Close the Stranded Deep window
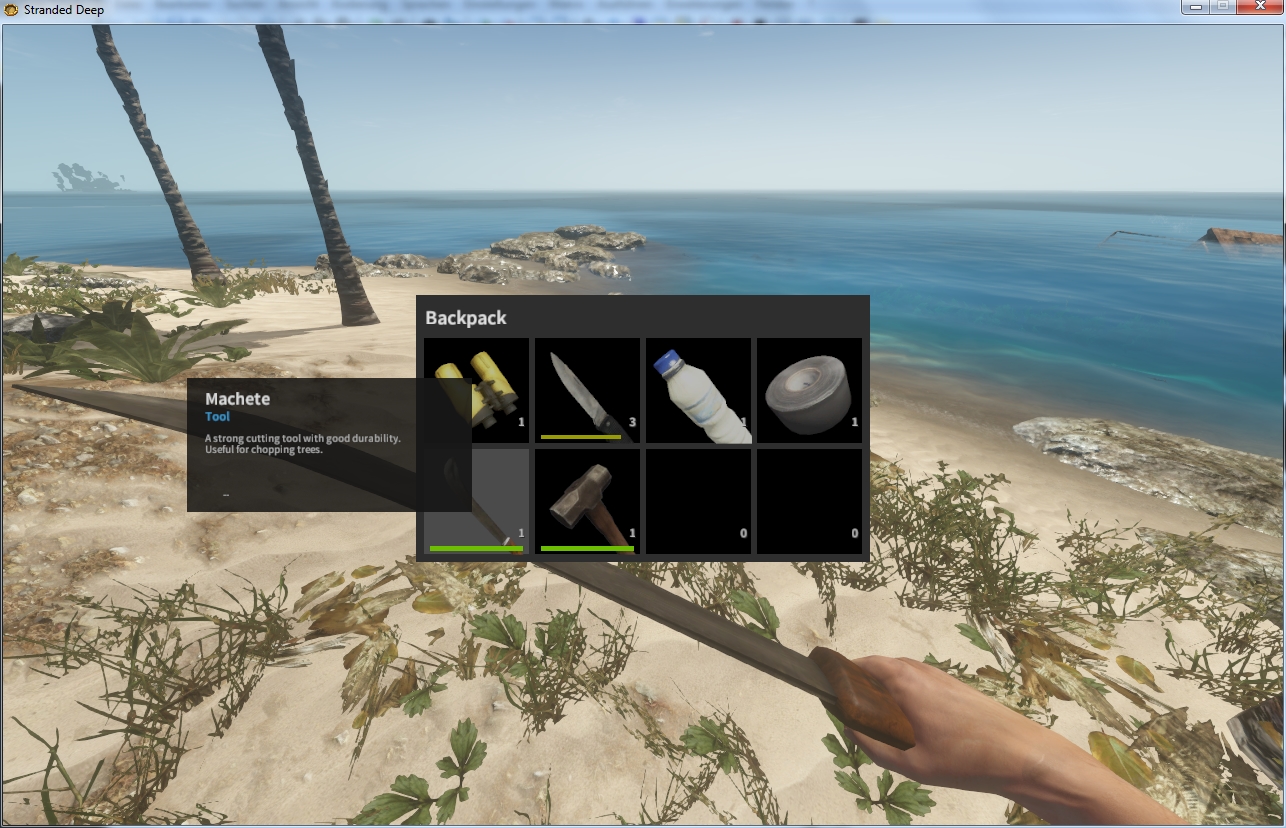This screenshot has width=1286, height=828. pyautogui.click(x=1258, y=8)
